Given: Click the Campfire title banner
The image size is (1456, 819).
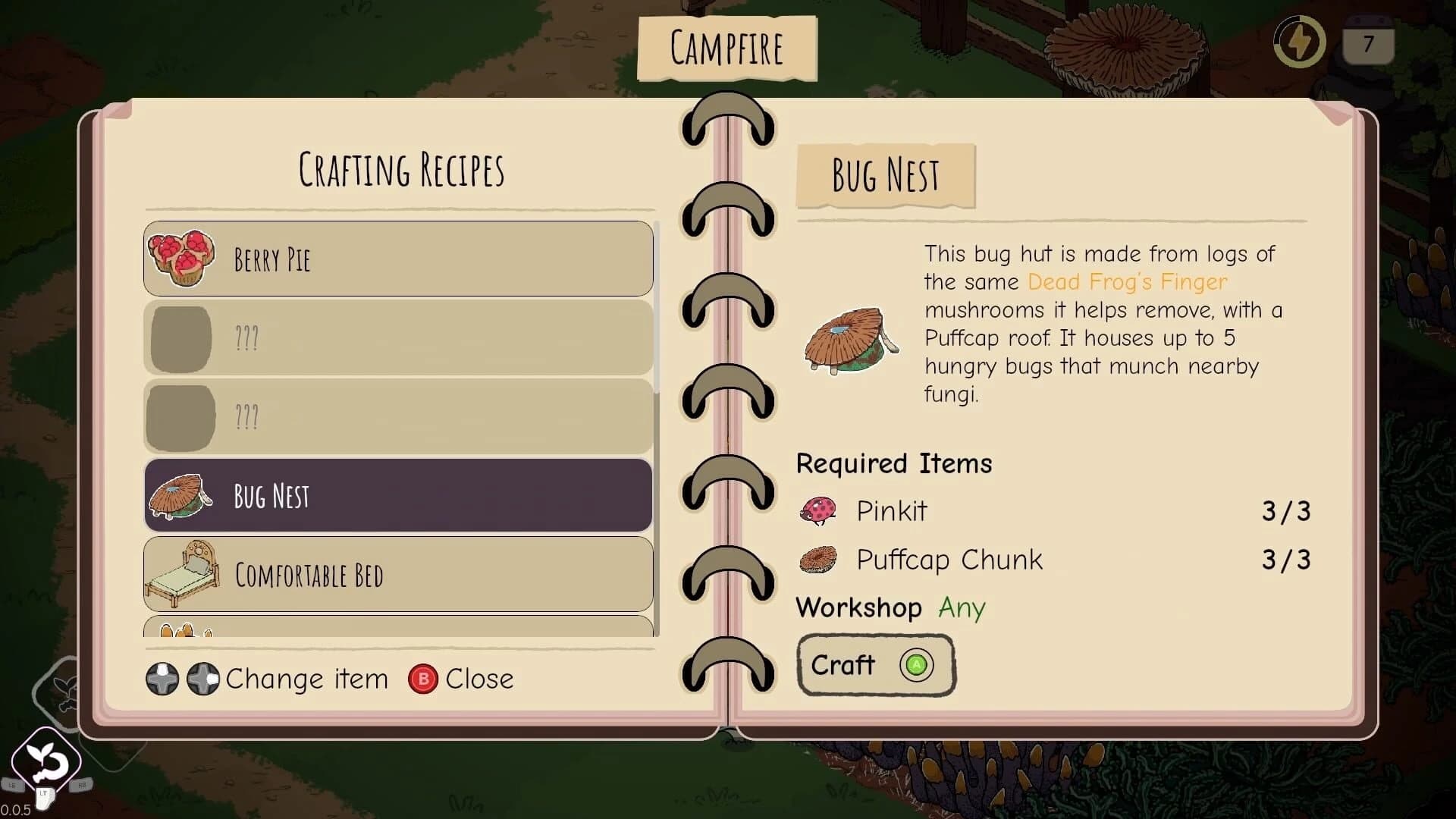Looking at the screenshot, I should tap(726, 48).
